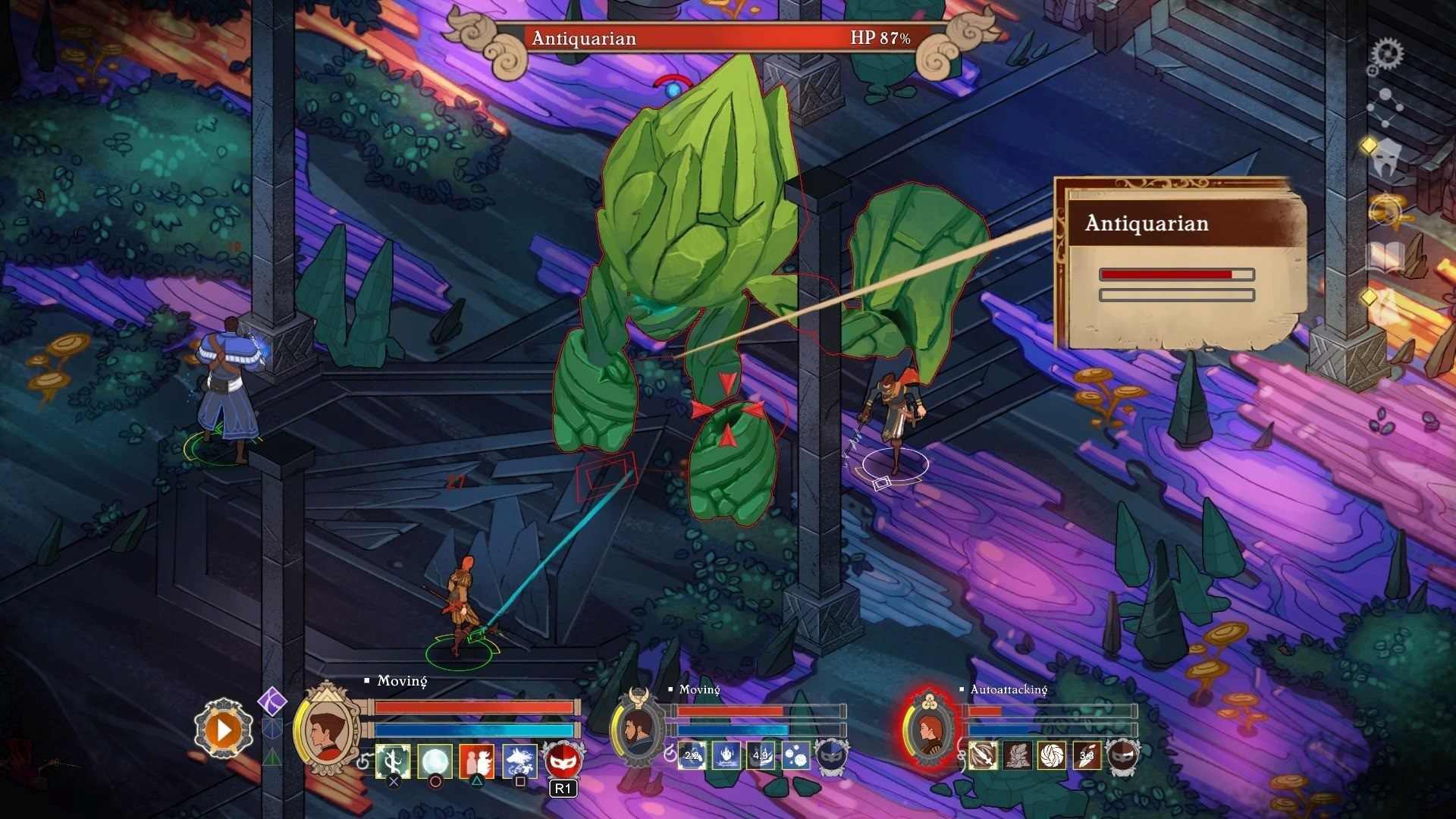
Task: Select the sword ability mapped to X
Action: [393, 761]
